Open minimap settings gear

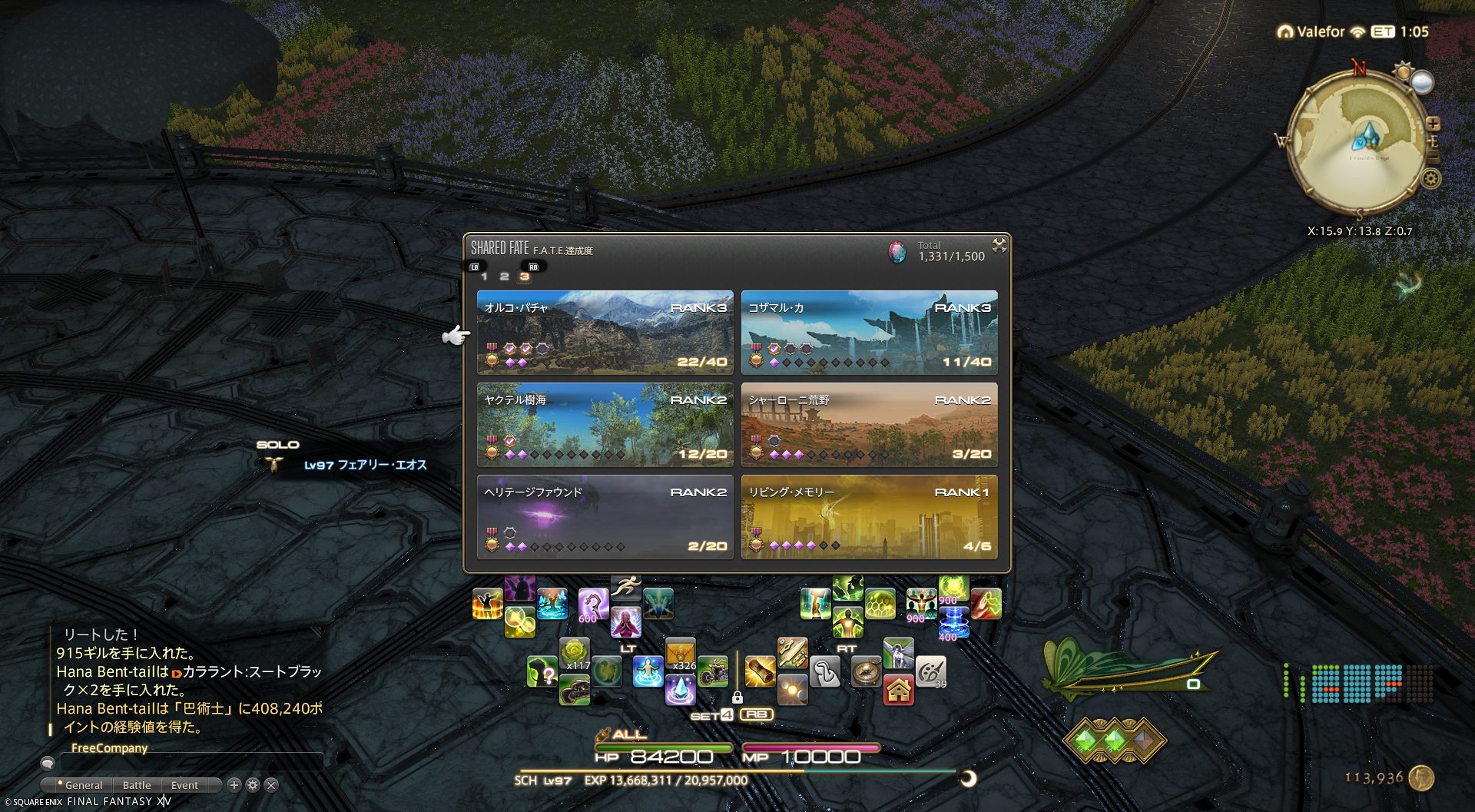1430,179
